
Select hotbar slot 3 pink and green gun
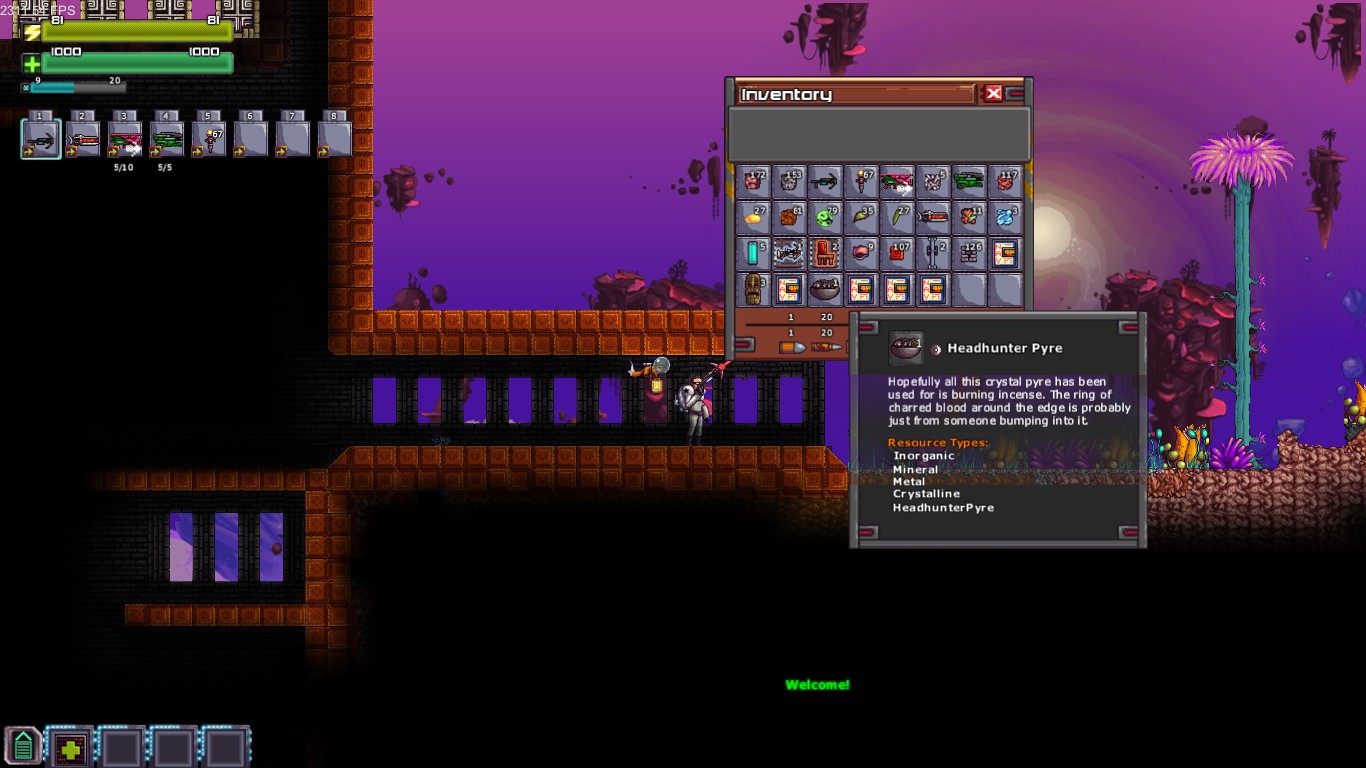[x=125, y=139]
